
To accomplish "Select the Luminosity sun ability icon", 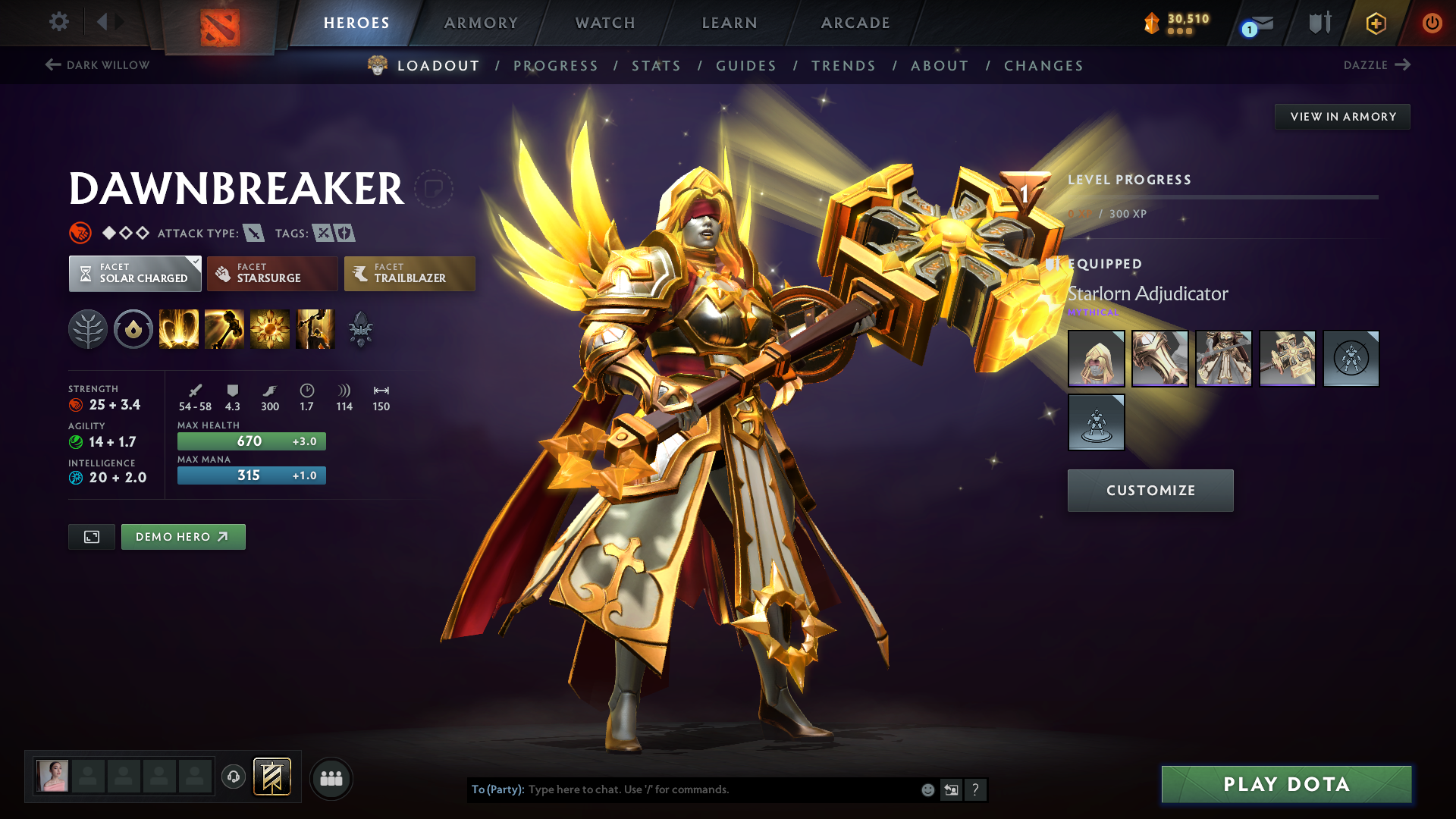I will click(270, 329).
